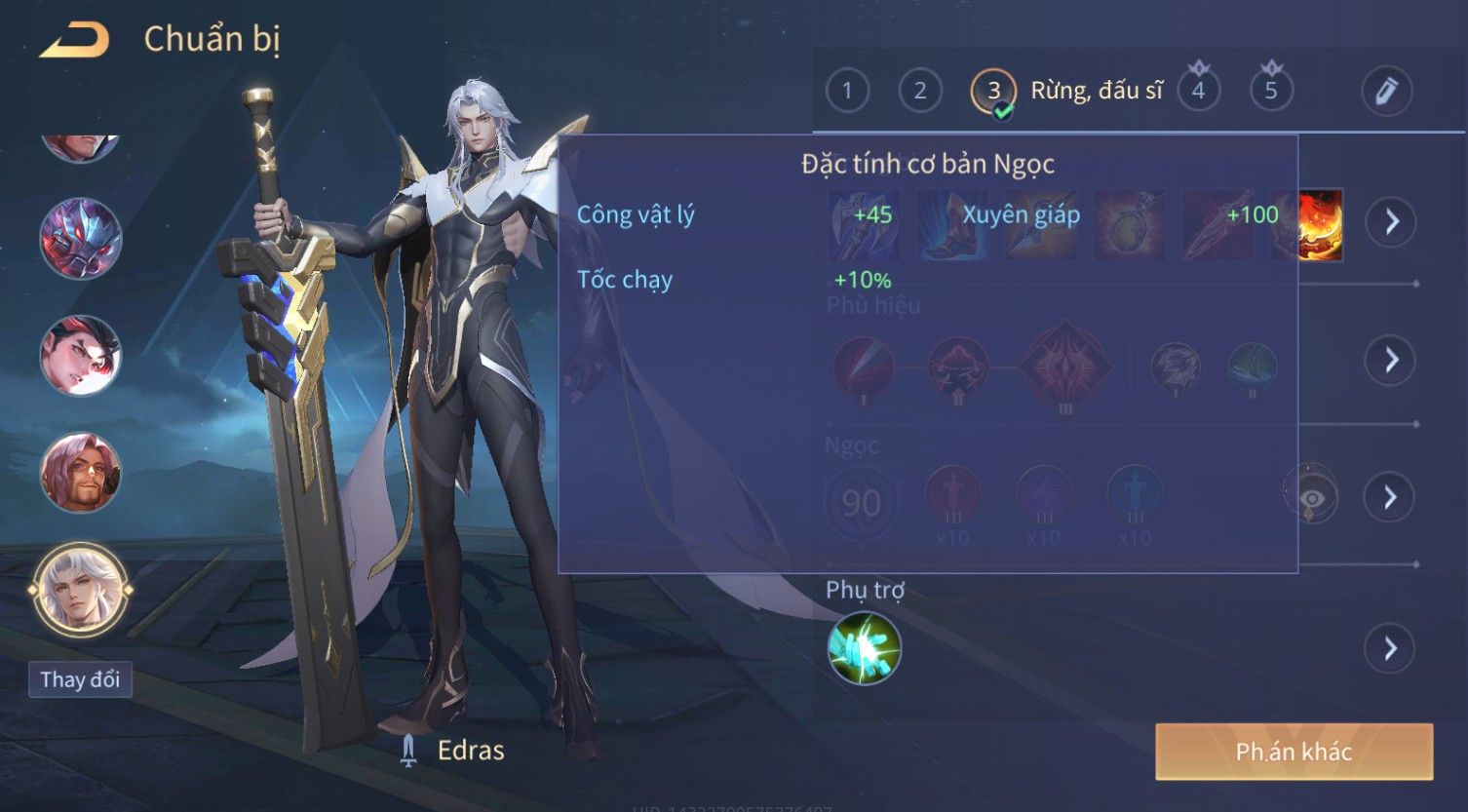
Task: Choose active preset 3
Action: [993, 92]
